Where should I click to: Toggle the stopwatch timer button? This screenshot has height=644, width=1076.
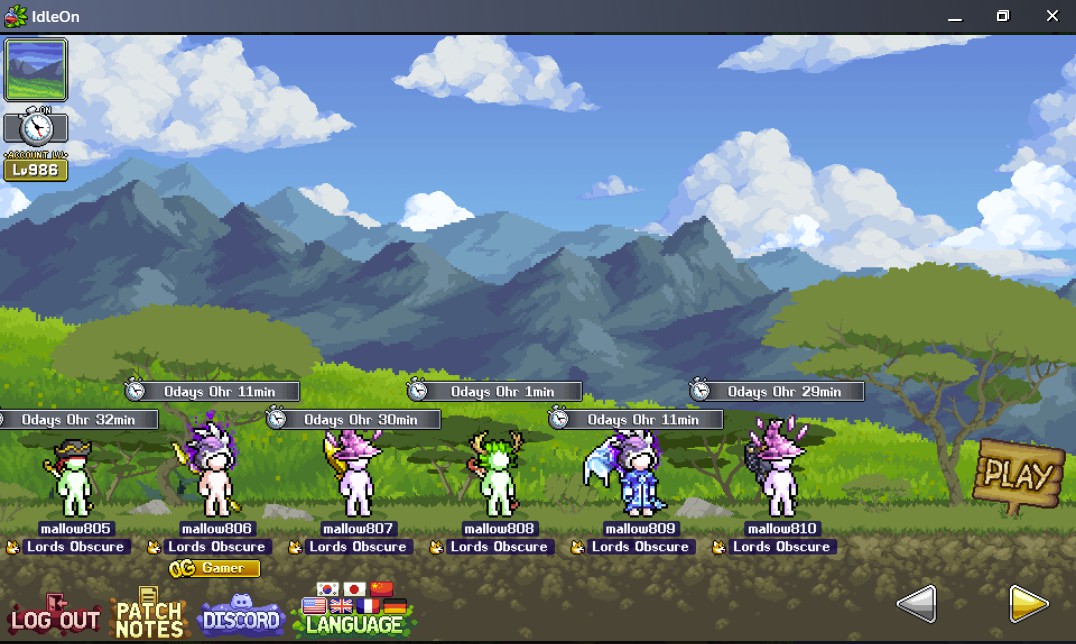[37, 127]
